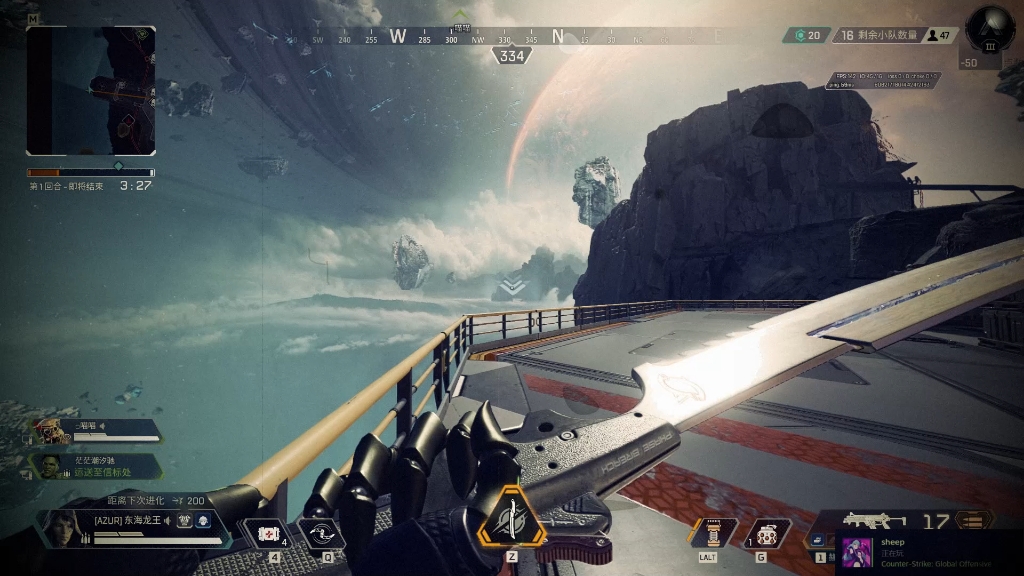Screen dimensions: 1024x576
Task: Click the compass heading indicator showing 334
Action: coord(511,56)
